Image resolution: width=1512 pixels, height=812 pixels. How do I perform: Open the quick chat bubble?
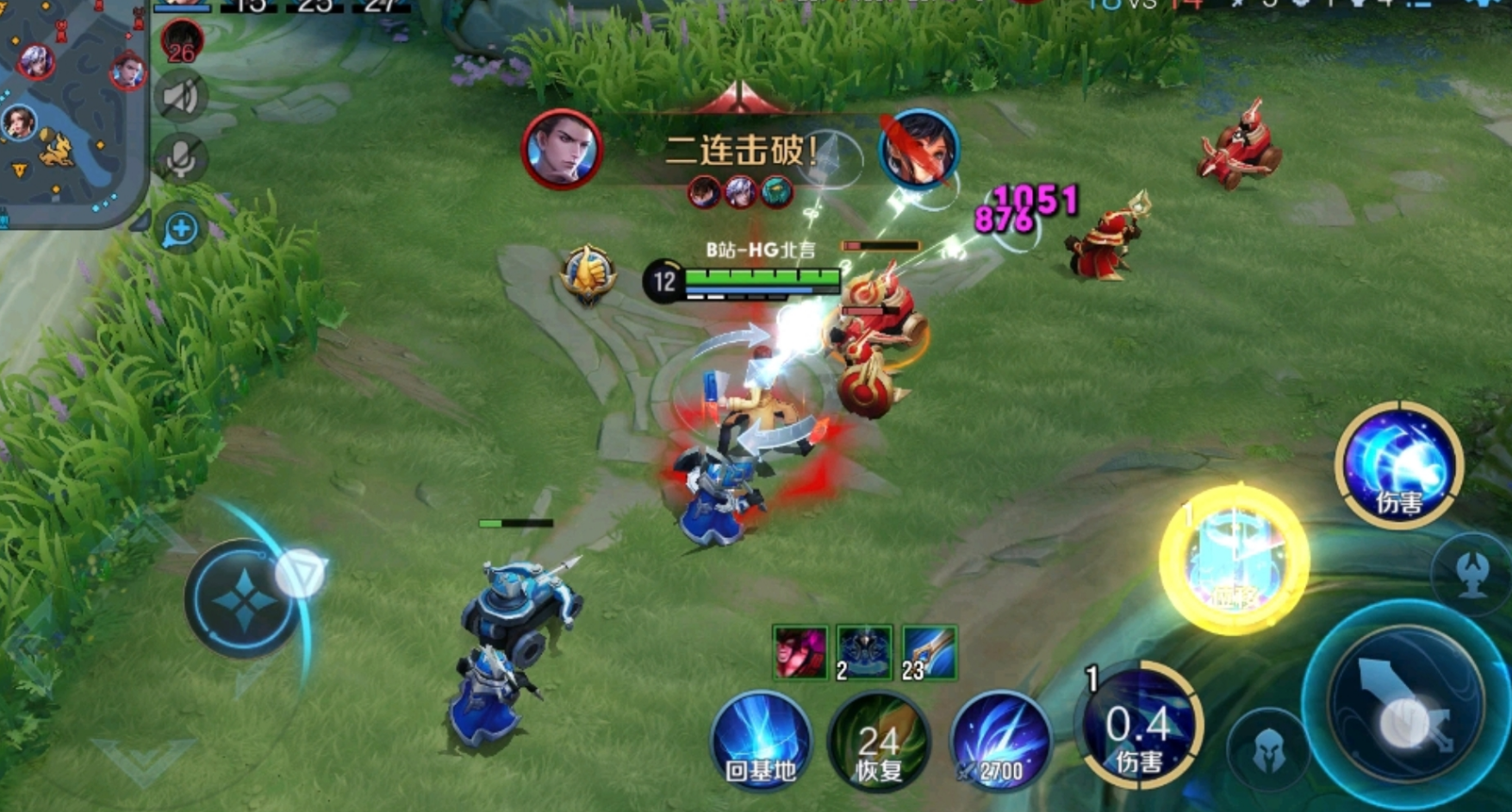pos(181,229)
